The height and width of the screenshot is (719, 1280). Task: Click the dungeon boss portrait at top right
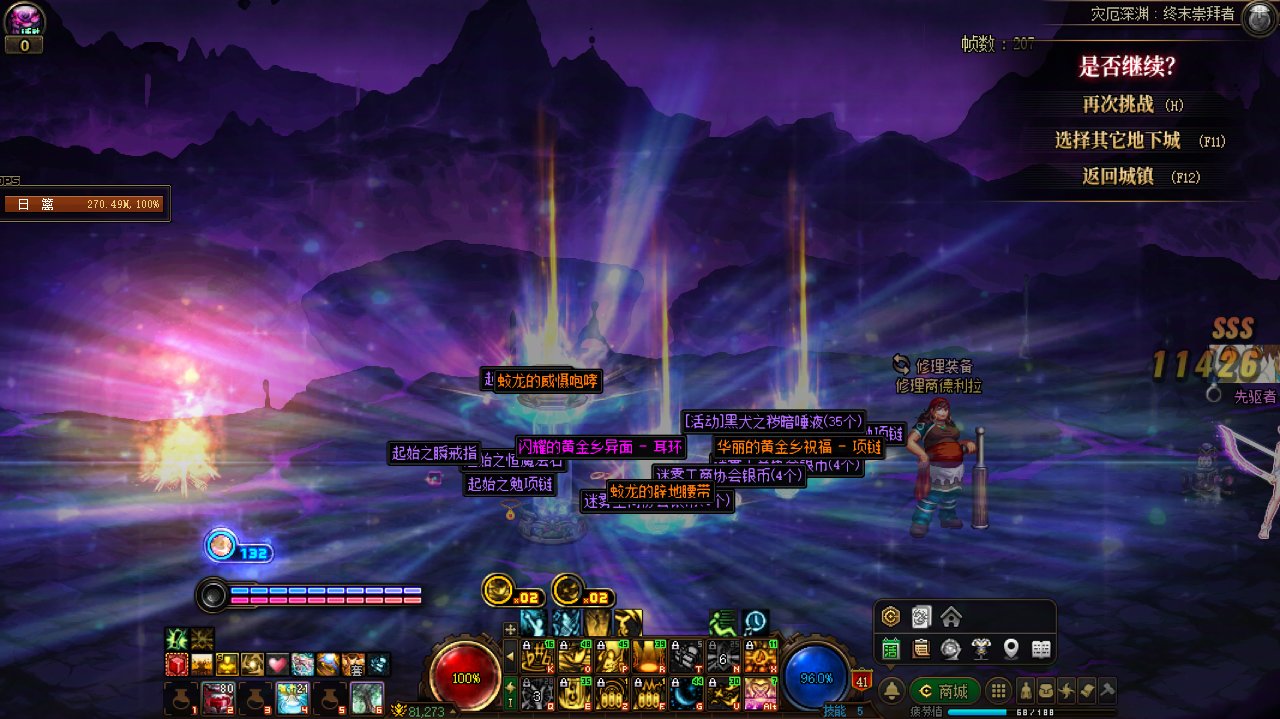coord(1258,17)
